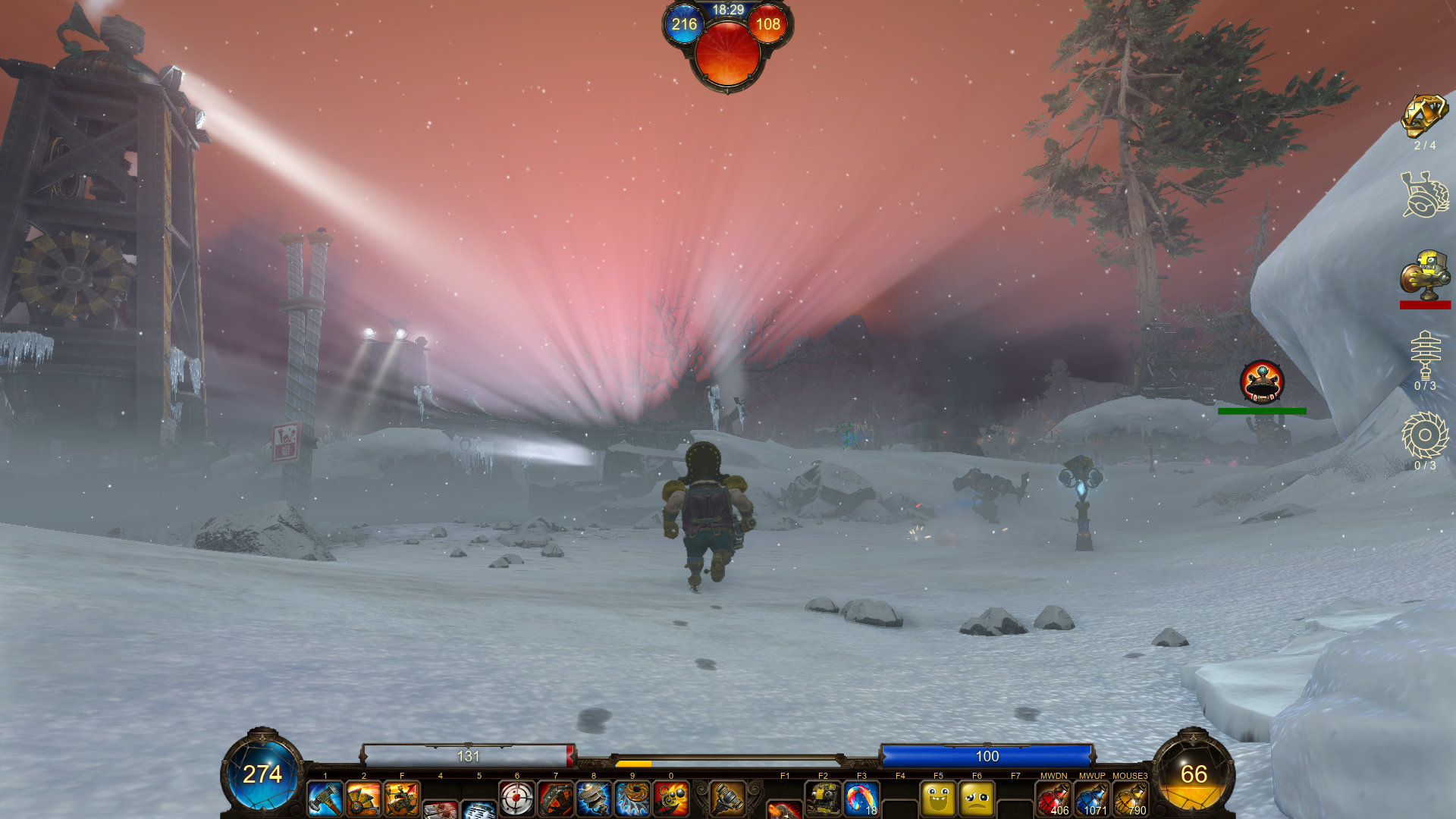Screen dimensions: 1456x819
Task: Trigger the turret upgrade ability on F
Action: [402, 799]
